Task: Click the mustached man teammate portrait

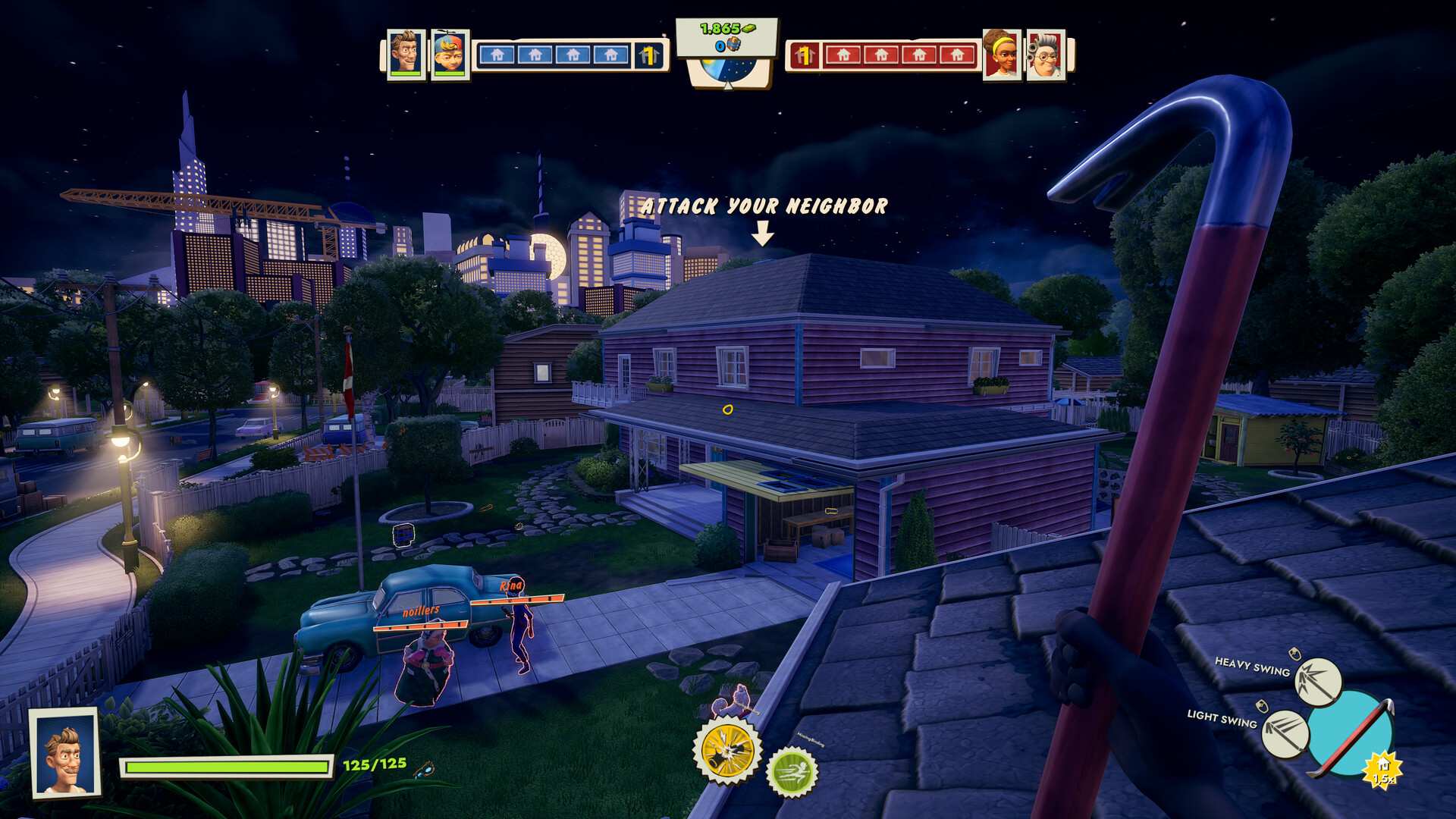Action: (405, 53)
